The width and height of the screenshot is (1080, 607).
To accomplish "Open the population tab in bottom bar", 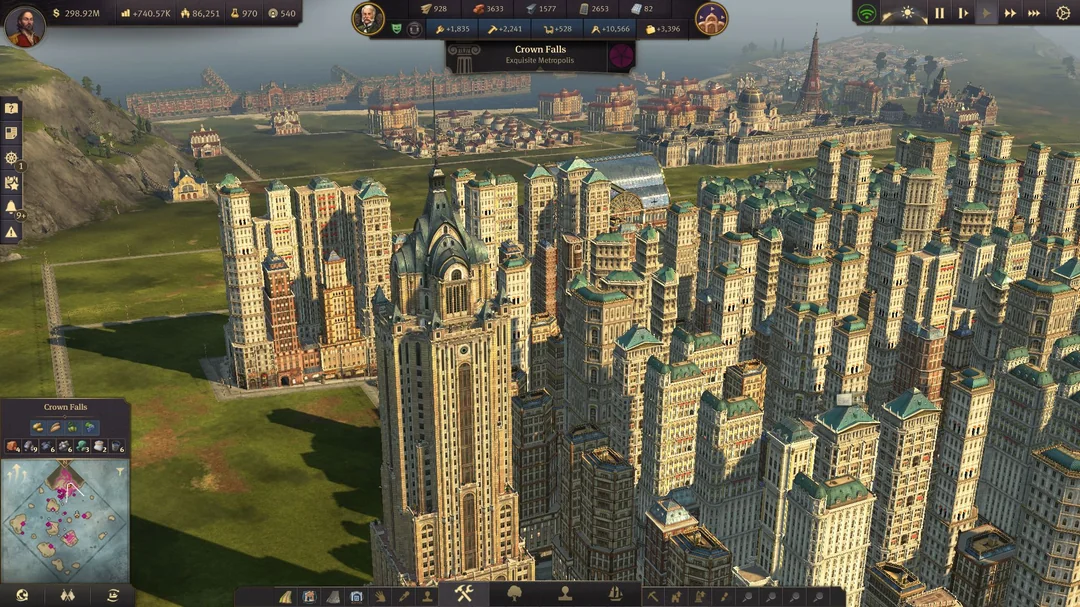I will pyautogui.click(x=566, y=593).
